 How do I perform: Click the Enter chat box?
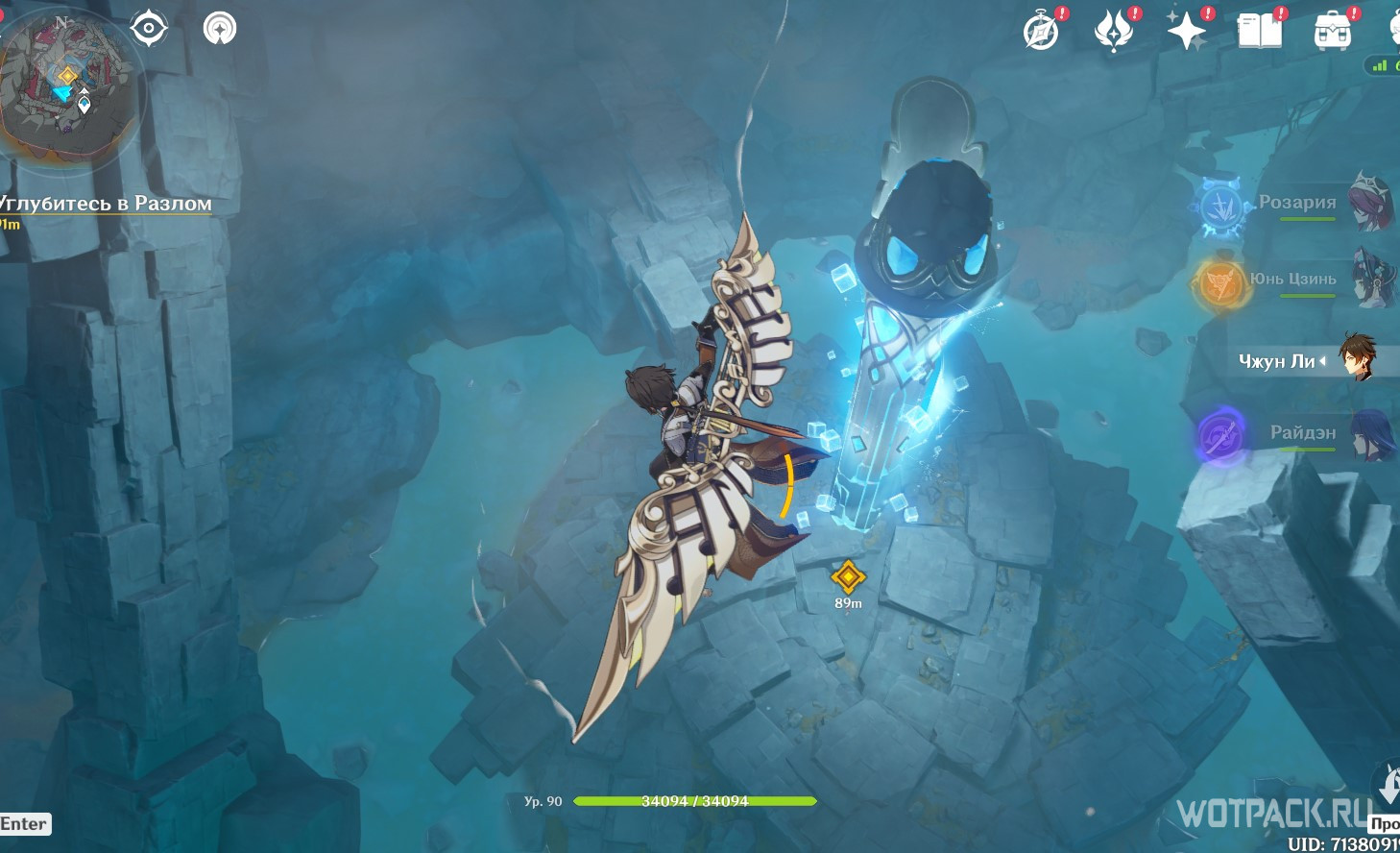pos(24,823)
